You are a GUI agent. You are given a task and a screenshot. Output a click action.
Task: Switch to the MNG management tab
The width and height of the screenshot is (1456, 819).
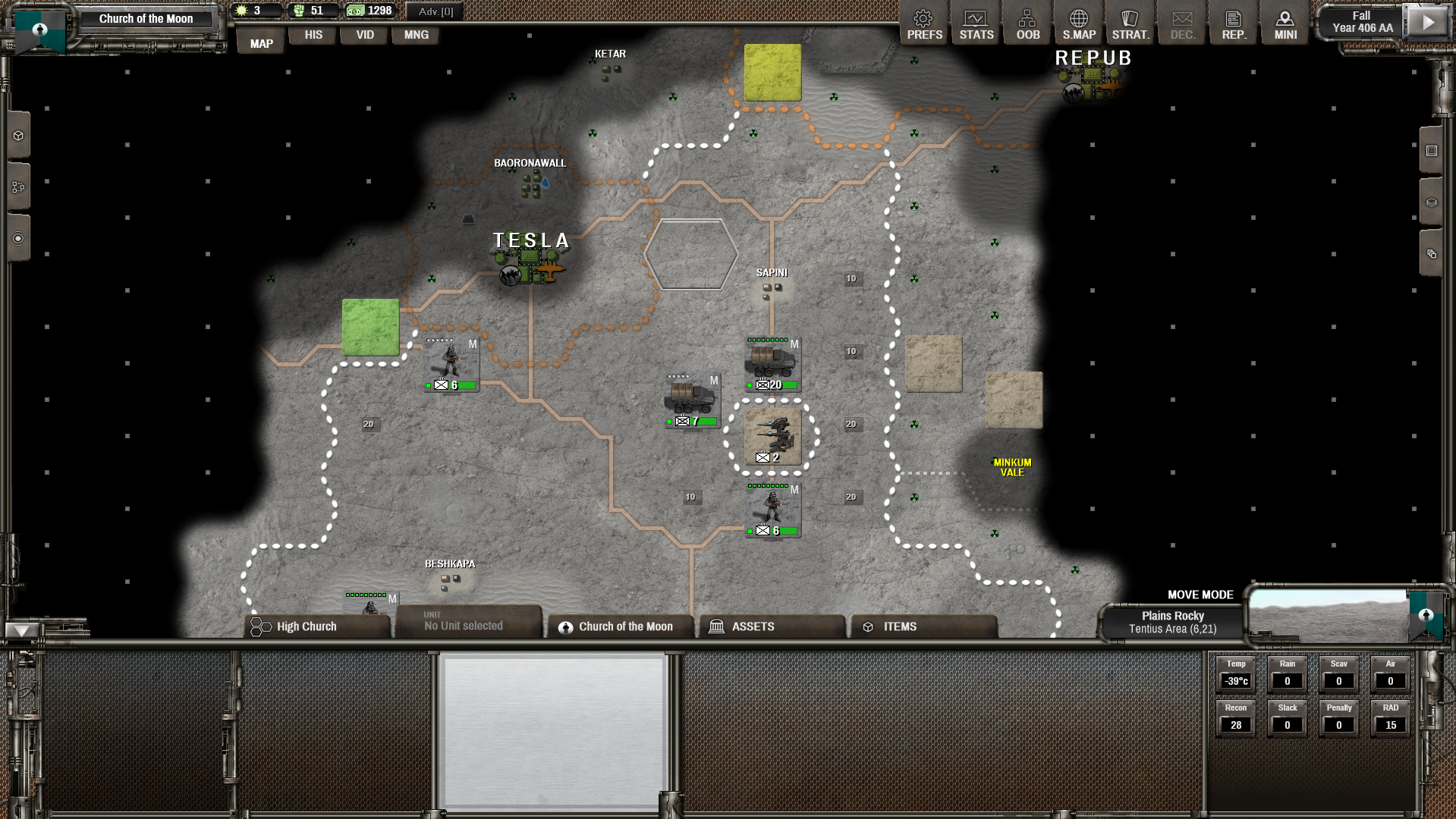(416, 35)
